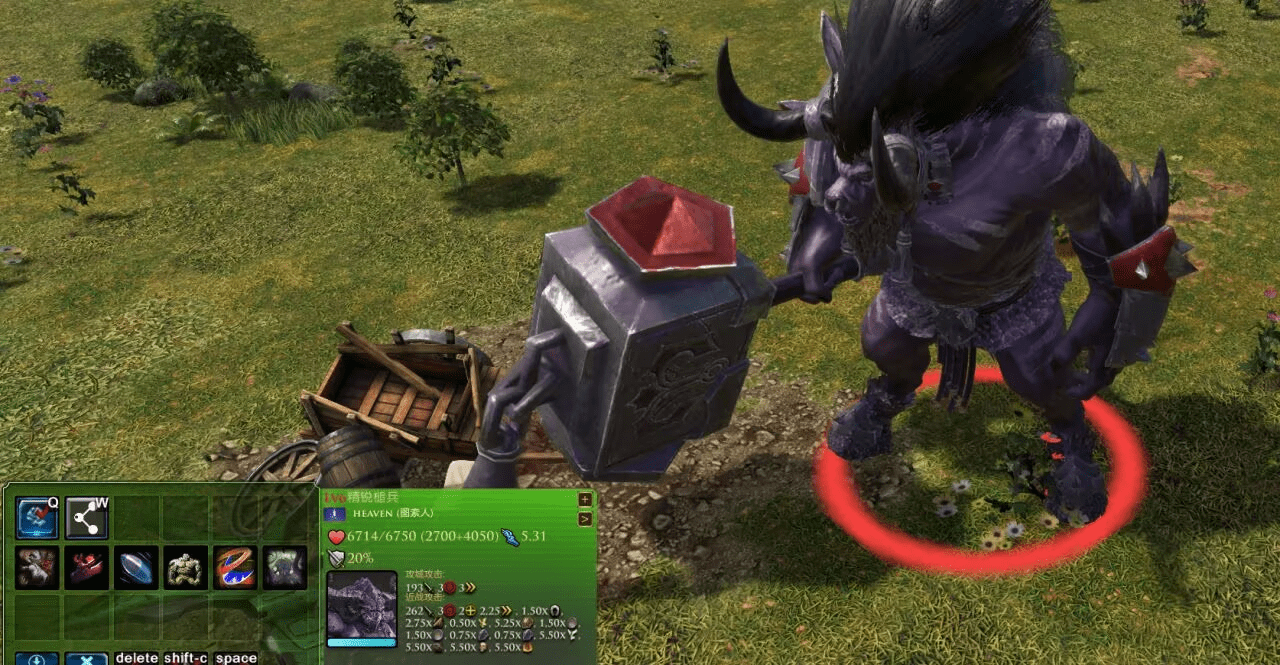
Task: Click the Heaven player flag emblem
Action: pos(334,513)
